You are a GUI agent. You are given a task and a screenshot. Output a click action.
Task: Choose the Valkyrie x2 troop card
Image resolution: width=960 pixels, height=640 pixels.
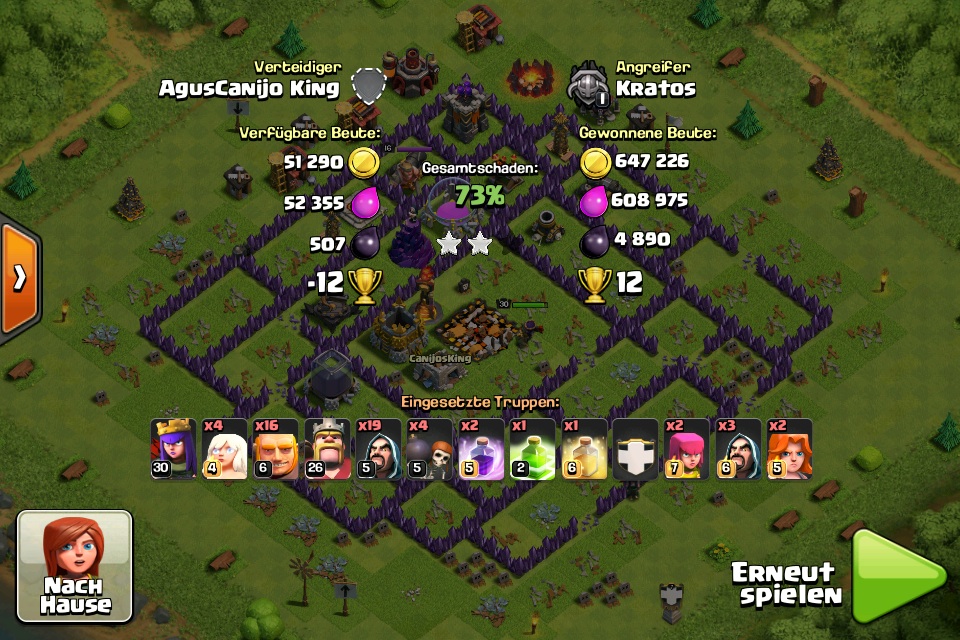click(x=789, y=448)
